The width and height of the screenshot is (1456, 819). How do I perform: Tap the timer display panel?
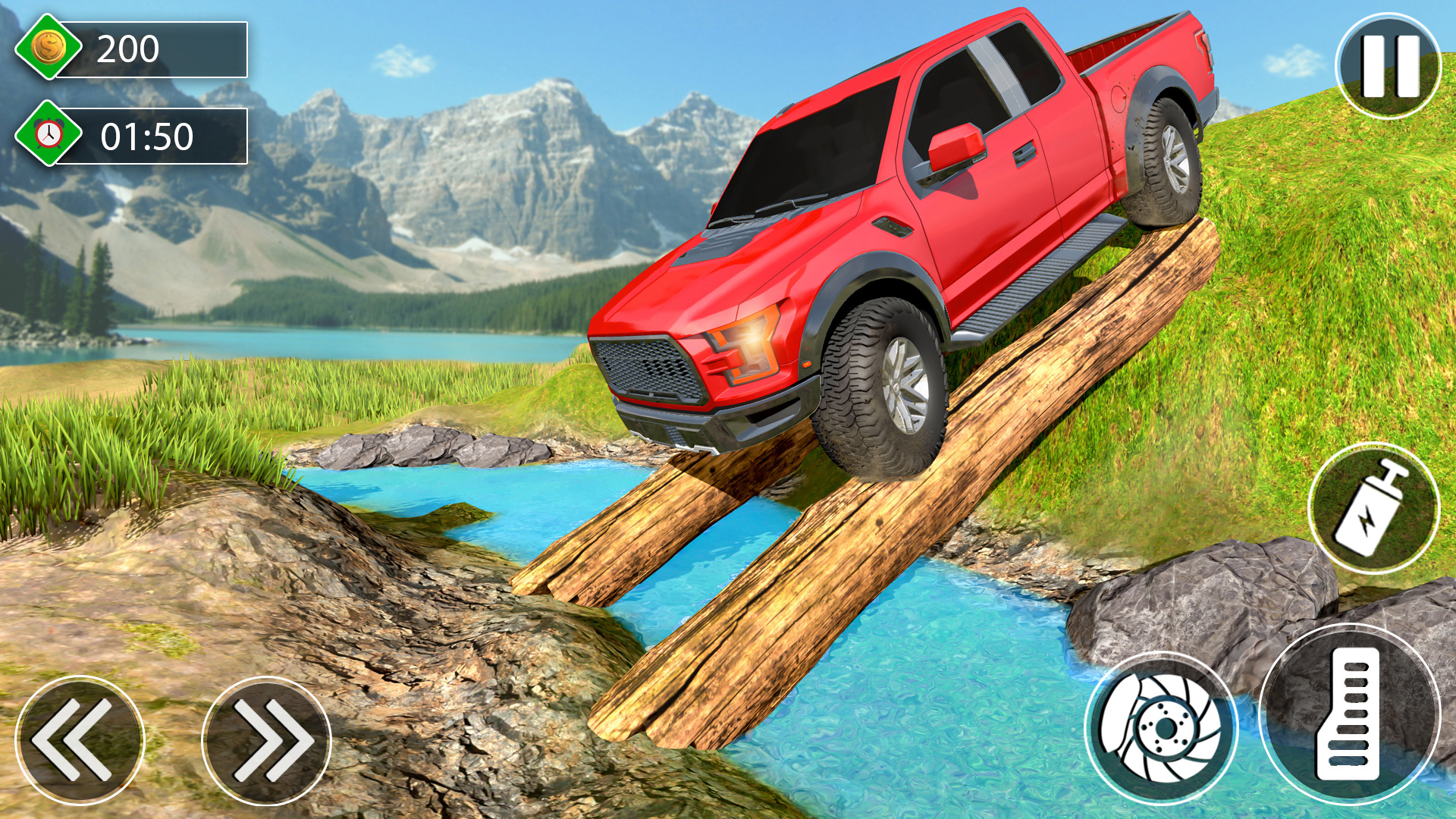pyautogui.click(x=152, y=138)
